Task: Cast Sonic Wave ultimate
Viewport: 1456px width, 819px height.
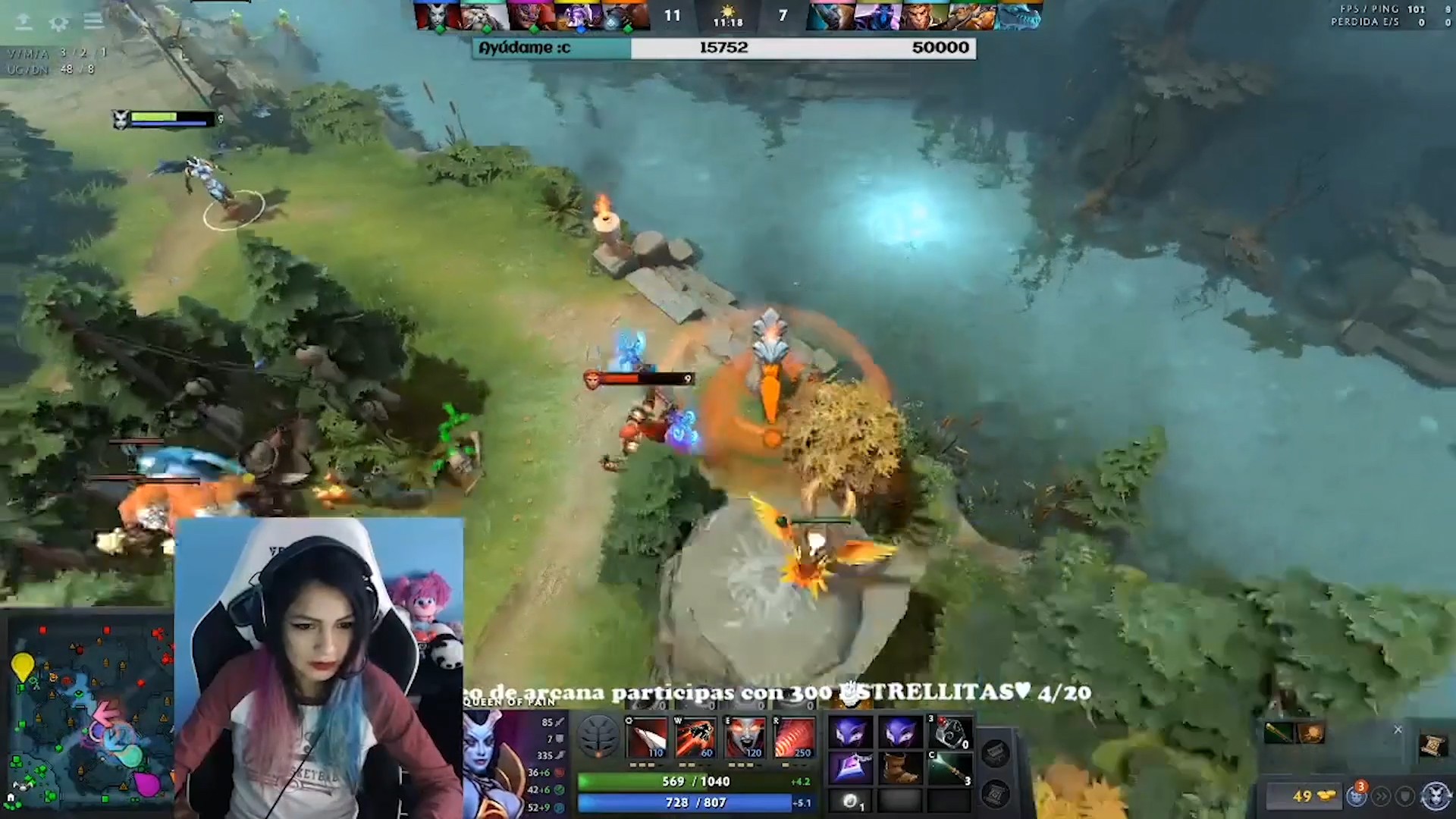Action: click(x=794, y=737)
